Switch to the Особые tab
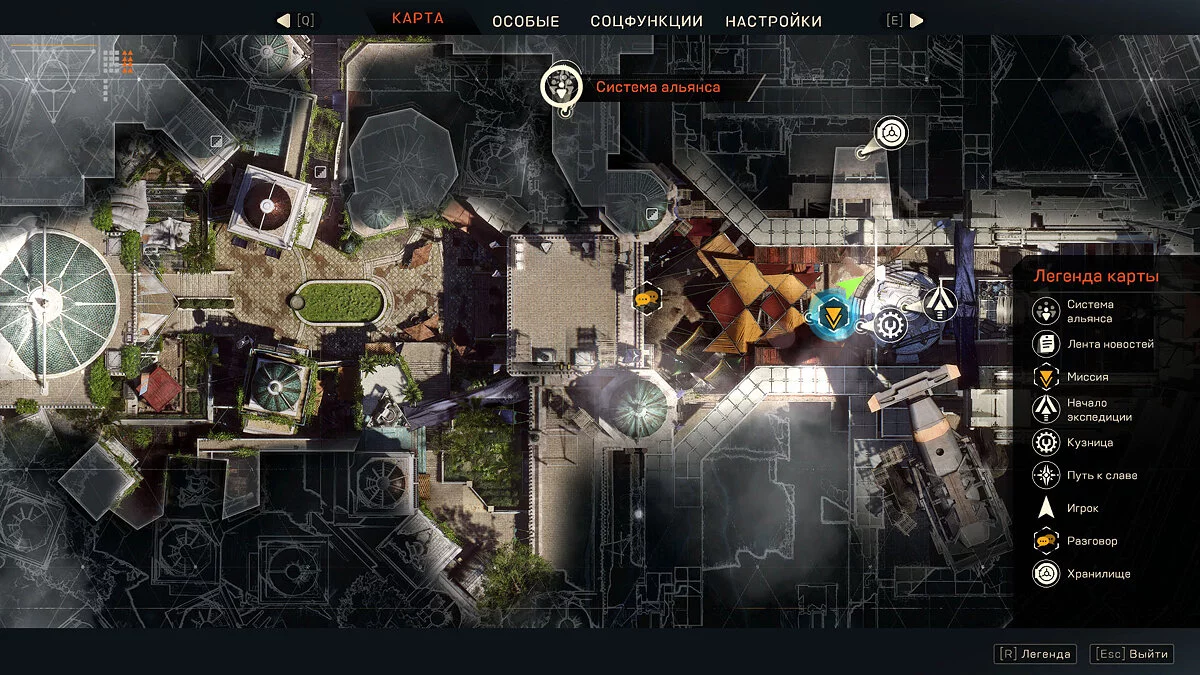 click(x=524, y=21)
